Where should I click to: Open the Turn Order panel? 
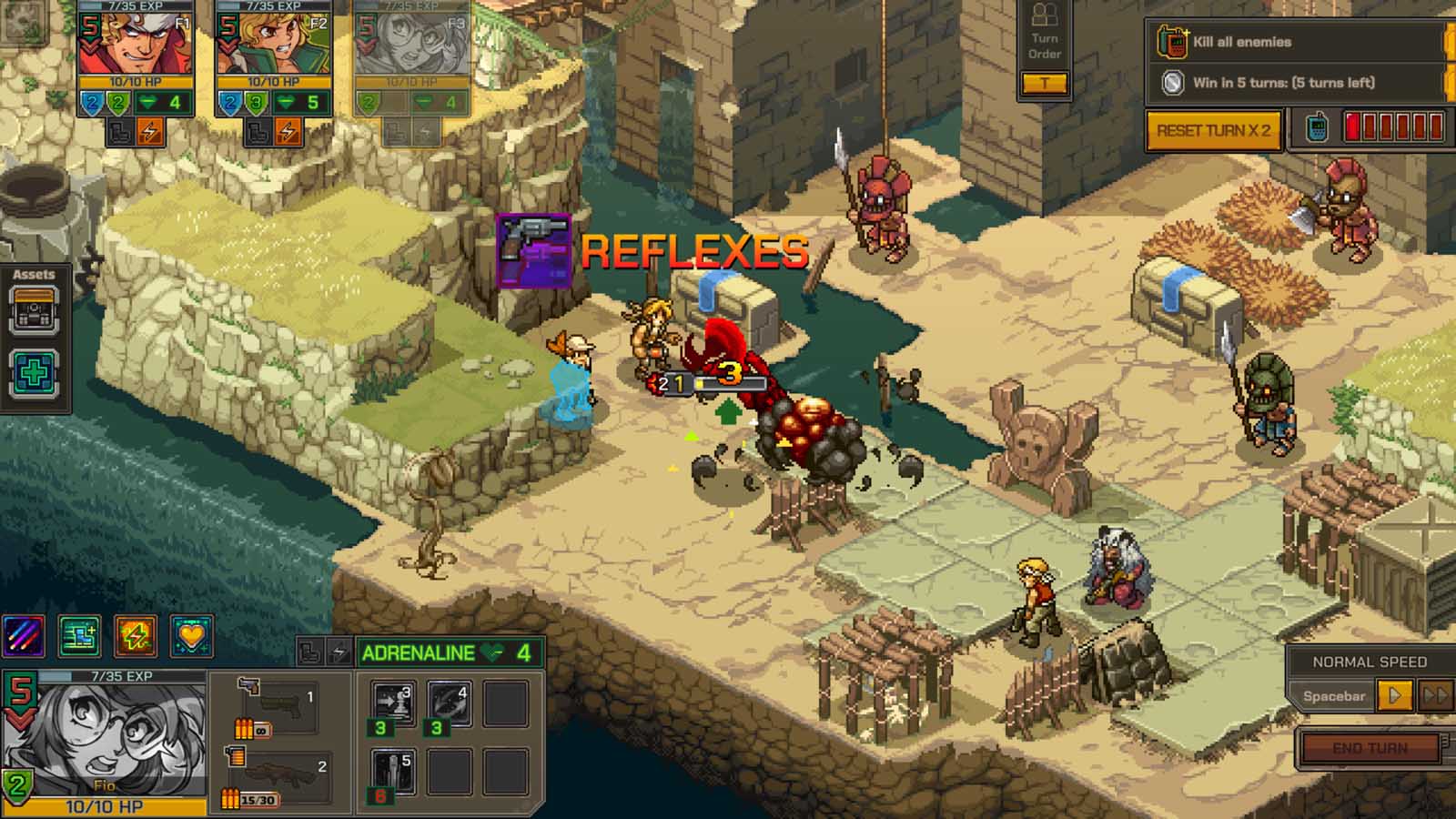pos(1045,47)
